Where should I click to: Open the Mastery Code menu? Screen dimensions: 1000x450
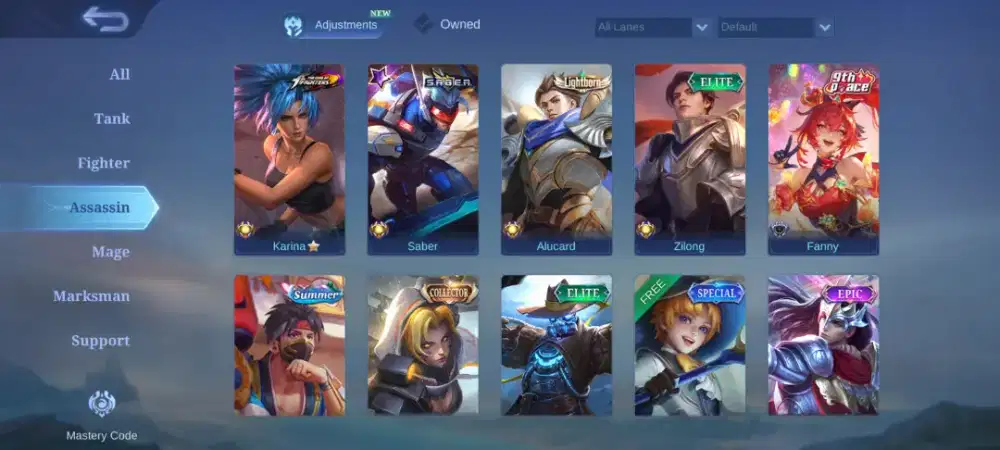click(x=102, y=414)
